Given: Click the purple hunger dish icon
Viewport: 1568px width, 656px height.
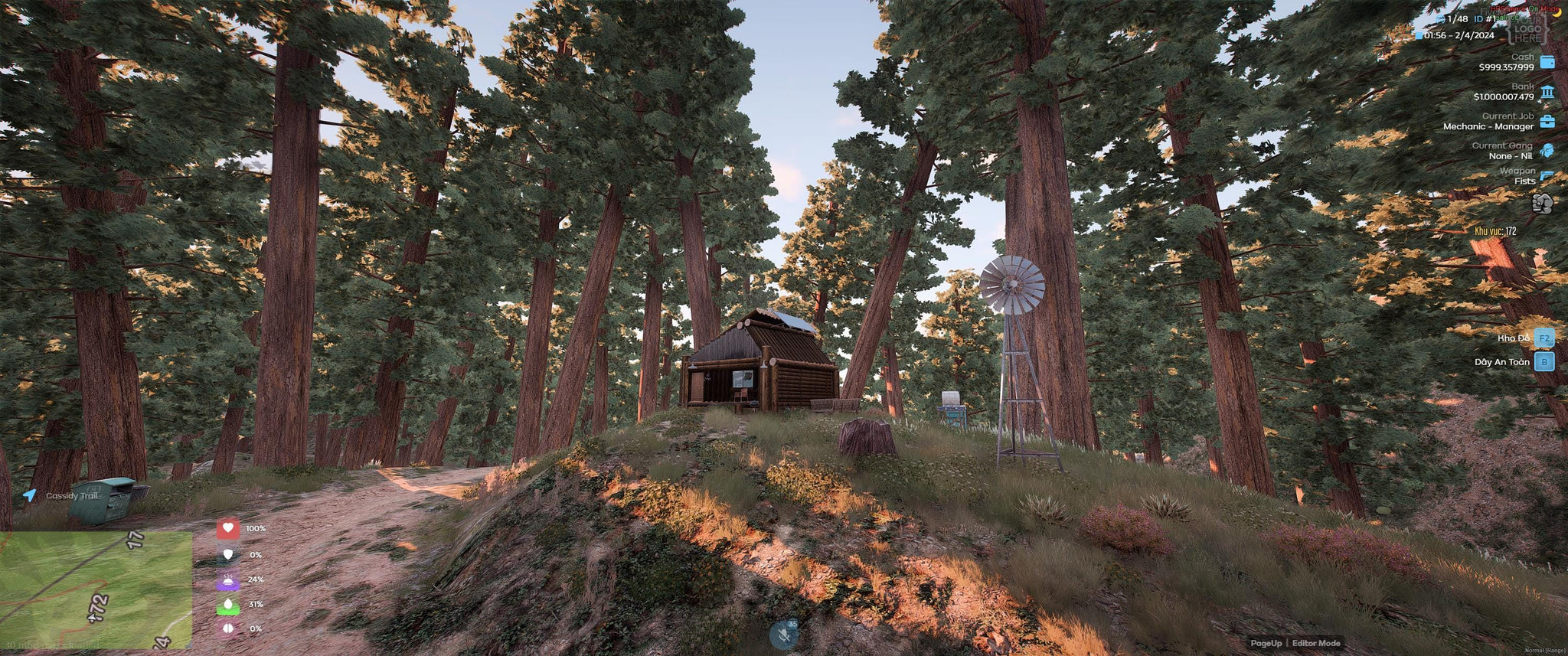Looking at the screenshot, I should click(228, 580).
